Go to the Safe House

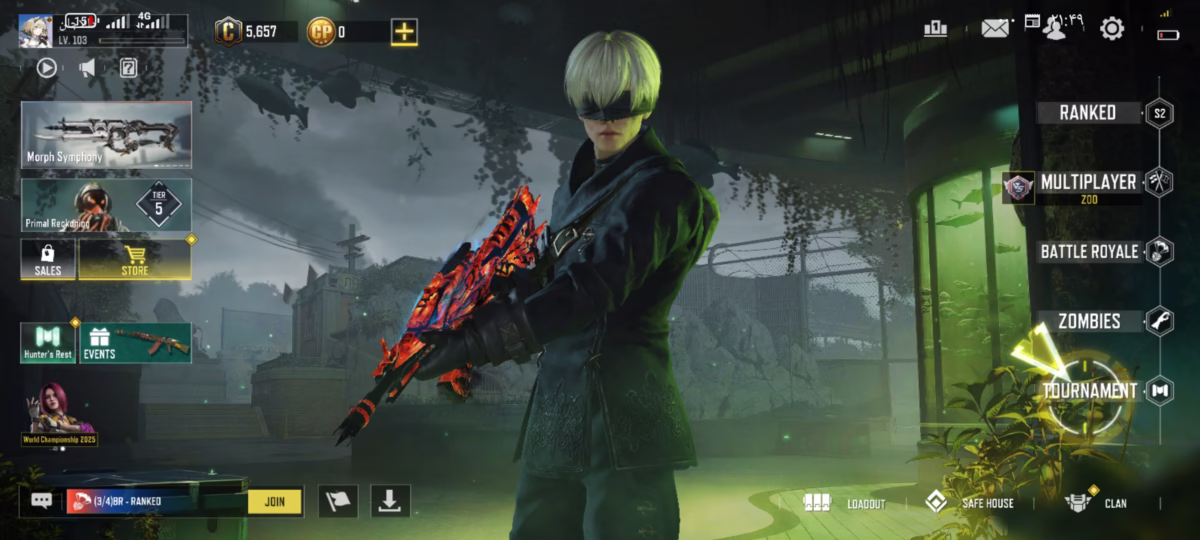click(x=968, y=503)
